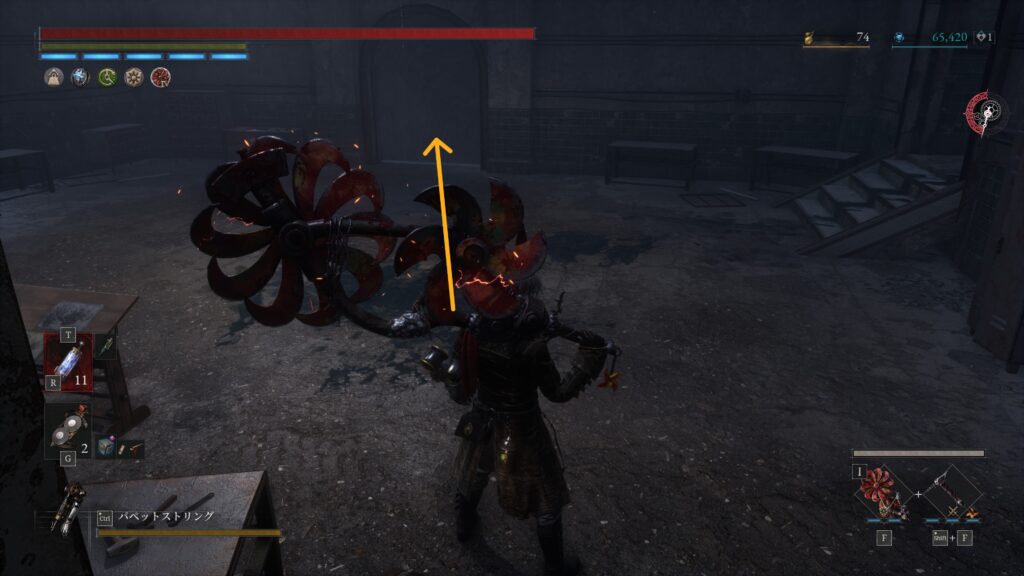The width and height of the screenshot is (1024, 576).
Task: Select the handle fable art icon
Action: [951, 494]
